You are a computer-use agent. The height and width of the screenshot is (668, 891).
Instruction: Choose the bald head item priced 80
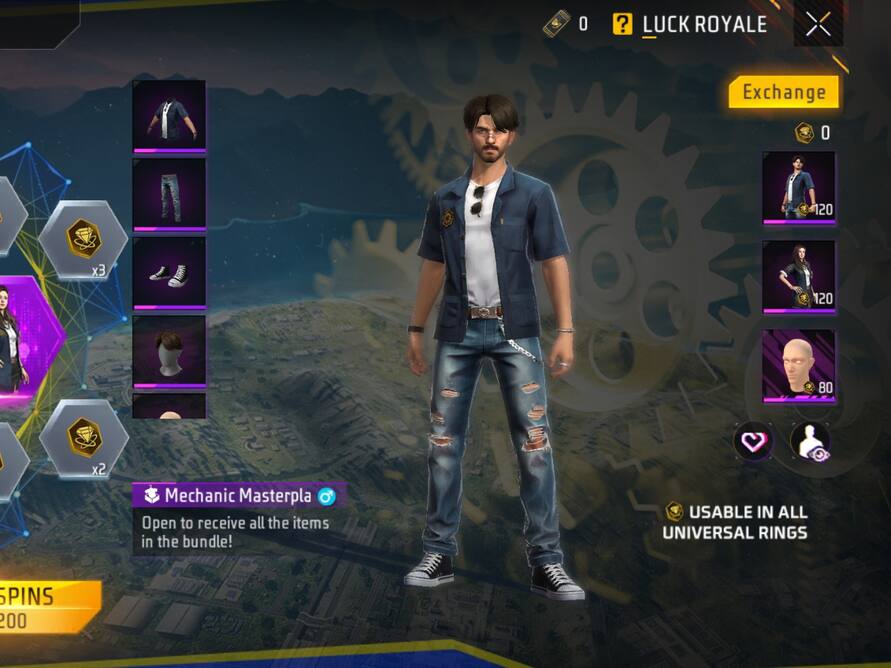point(798,365)
